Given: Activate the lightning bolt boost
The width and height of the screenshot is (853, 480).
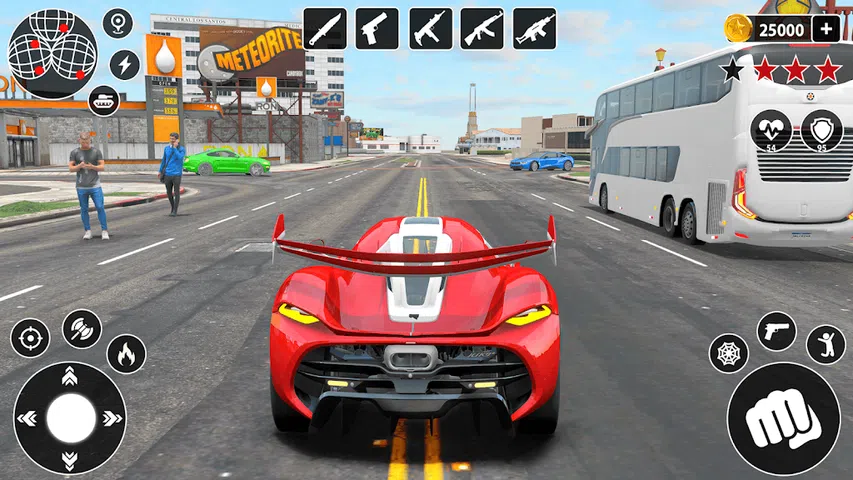Looking at the screenshot, I should [124, 65].
